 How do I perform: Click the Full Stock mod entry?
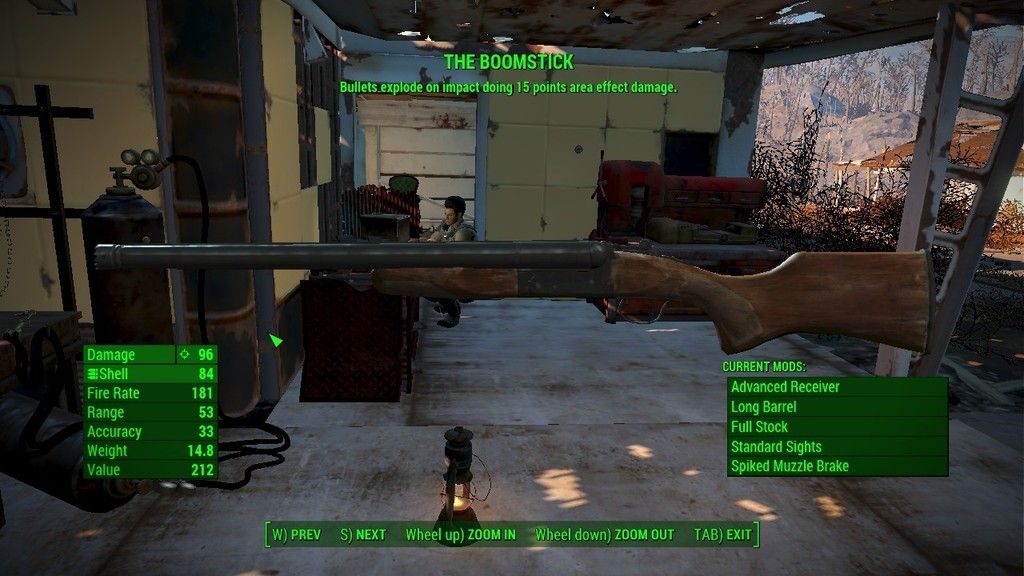(836, 427)
